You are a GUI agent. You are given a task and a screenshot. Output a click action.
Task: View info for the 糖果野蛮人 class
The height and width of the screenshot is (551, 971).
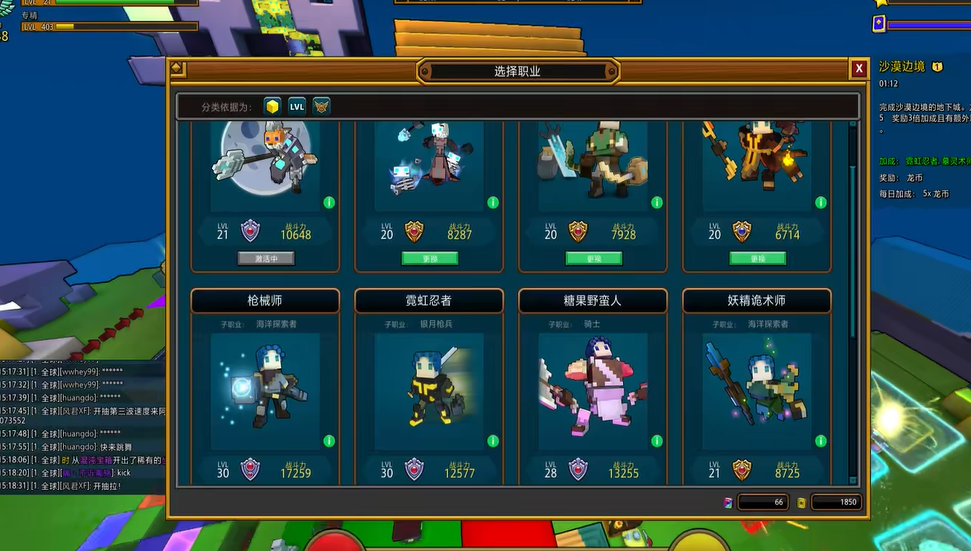tap(657, 441)
